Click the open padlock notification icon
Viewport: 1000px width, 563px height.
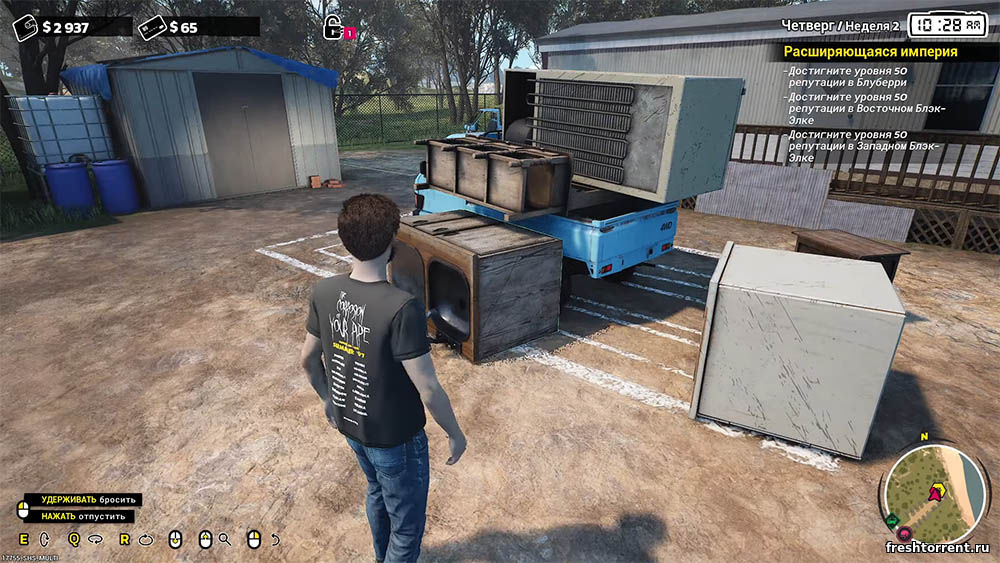point(333,28)
